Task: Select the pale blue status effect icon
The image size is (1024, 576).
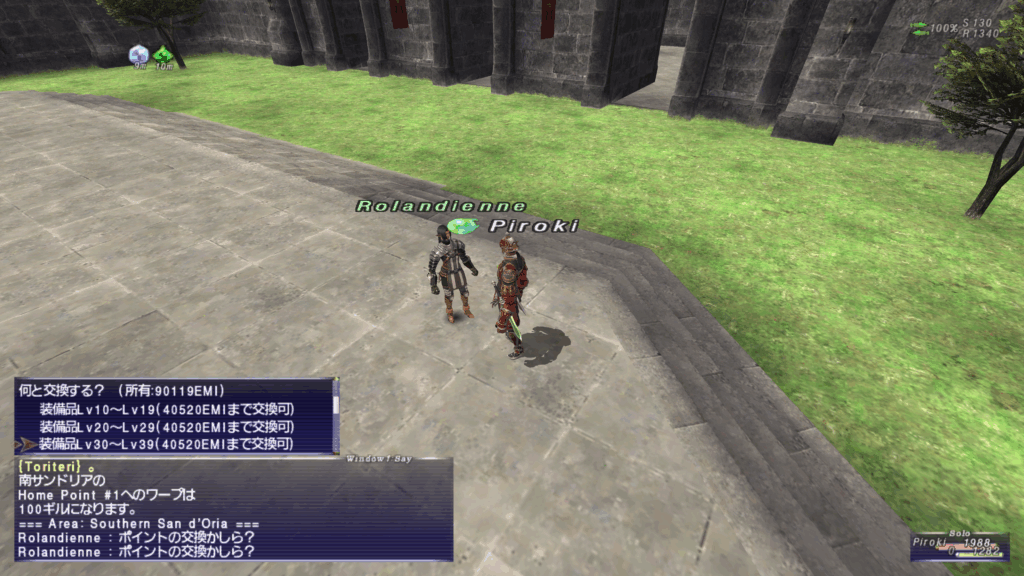Action: click(x=139, y=54)
